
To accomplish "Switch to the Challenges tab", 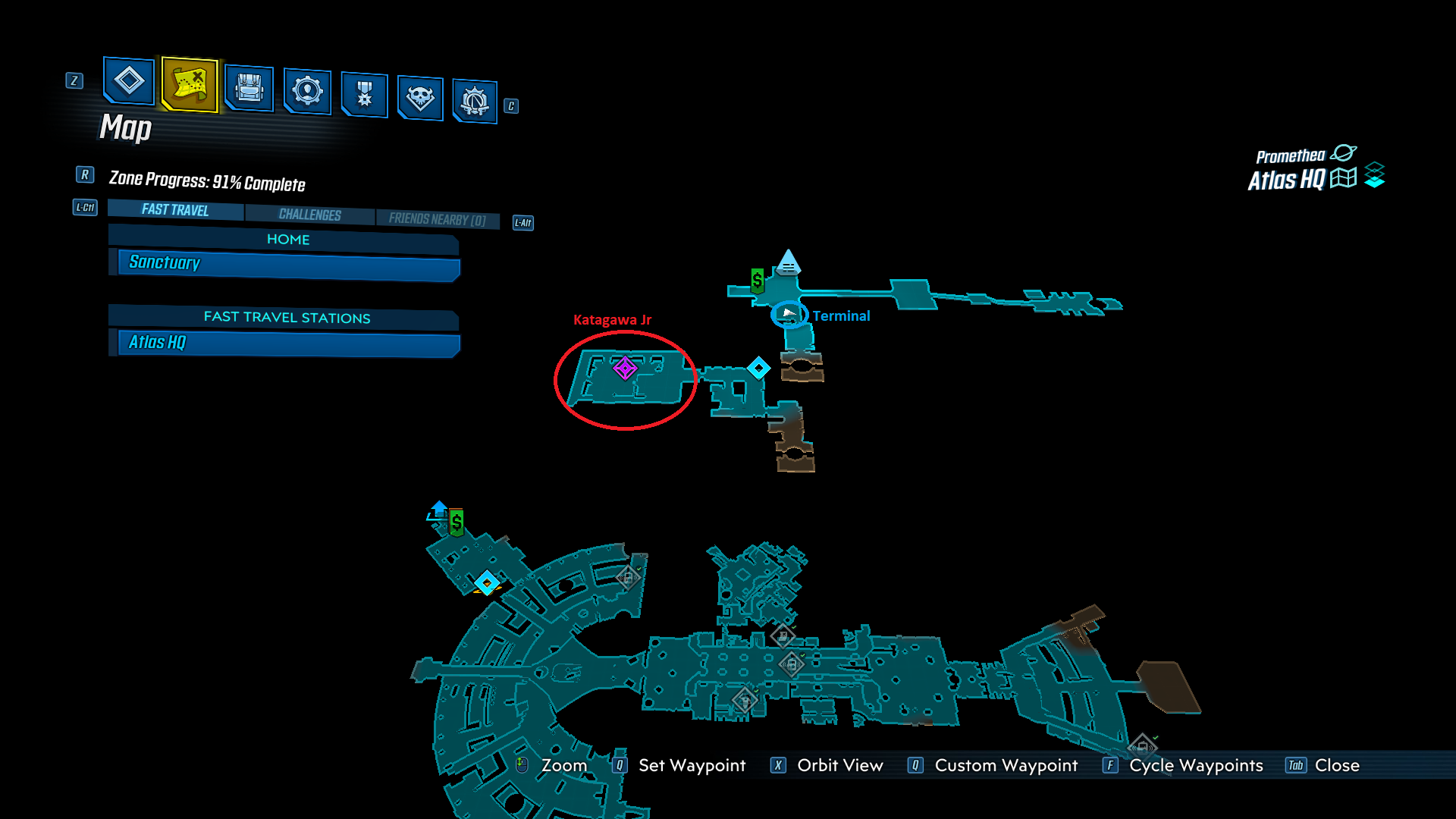I will point(310,214).
